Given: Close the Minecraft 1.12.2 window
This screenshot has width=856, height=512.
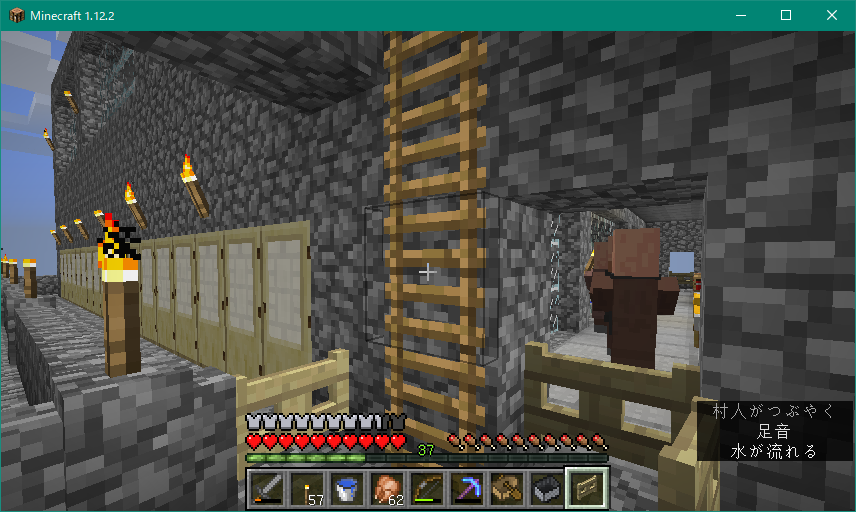Looking at the screenshot, I should pyautogui.click(x=832, y=15).
